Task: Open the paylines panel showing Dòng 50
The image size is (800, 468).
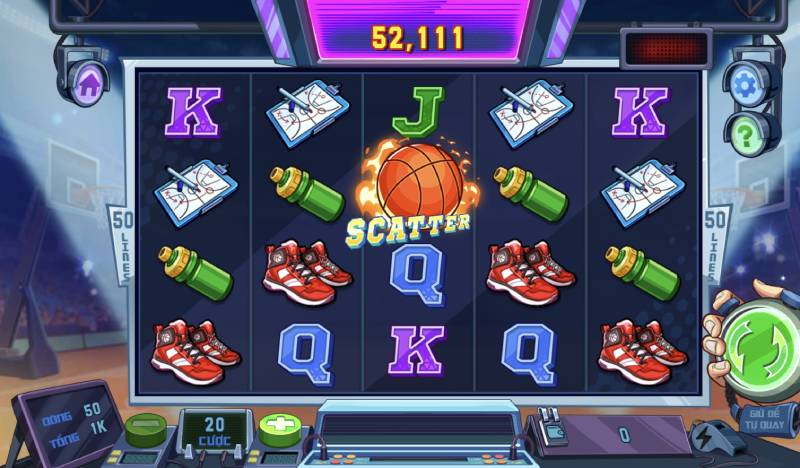Action: pos(65,421)
